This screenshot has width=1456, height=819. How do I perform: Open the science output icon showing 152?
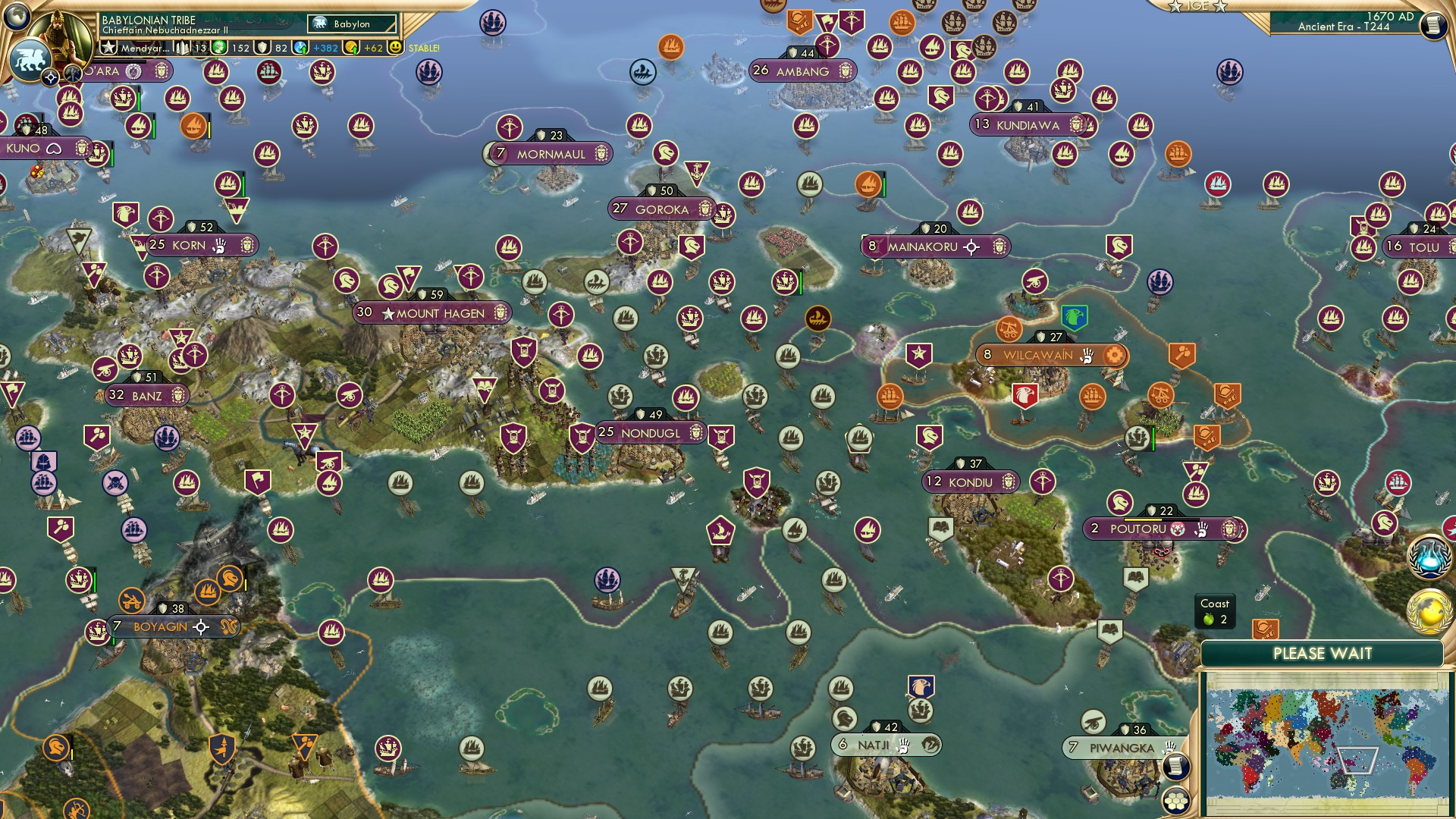pyautogui.click(x=220, y=48)
